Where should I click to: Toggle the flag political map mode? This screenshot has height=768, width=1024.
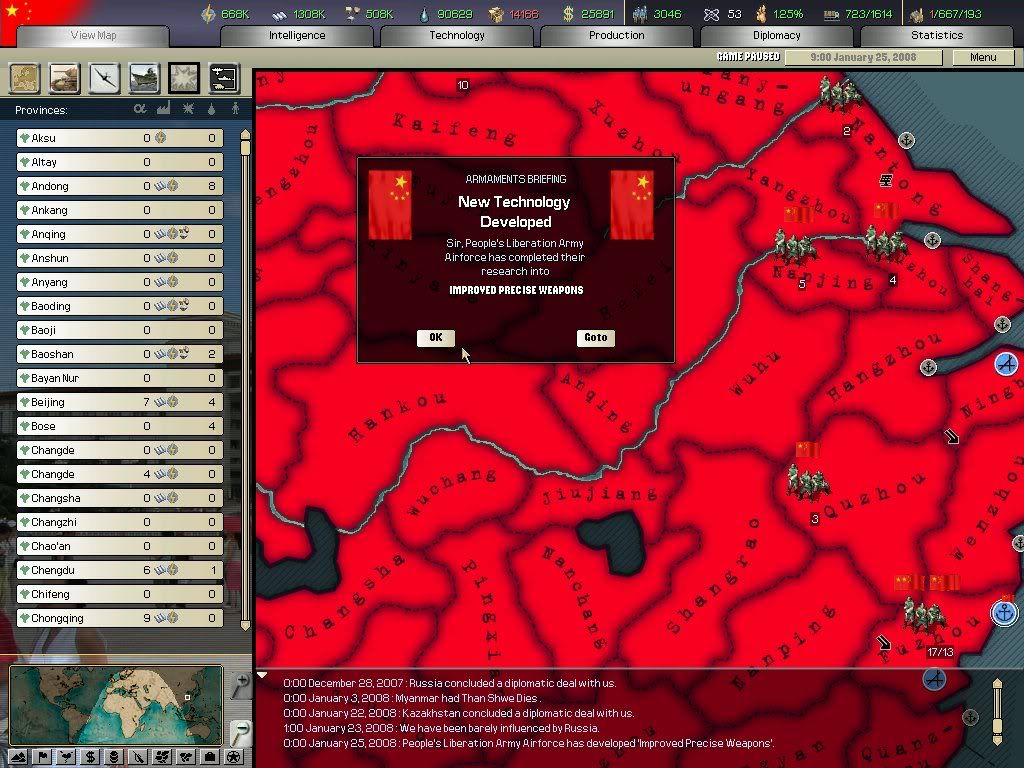(42, 757)
